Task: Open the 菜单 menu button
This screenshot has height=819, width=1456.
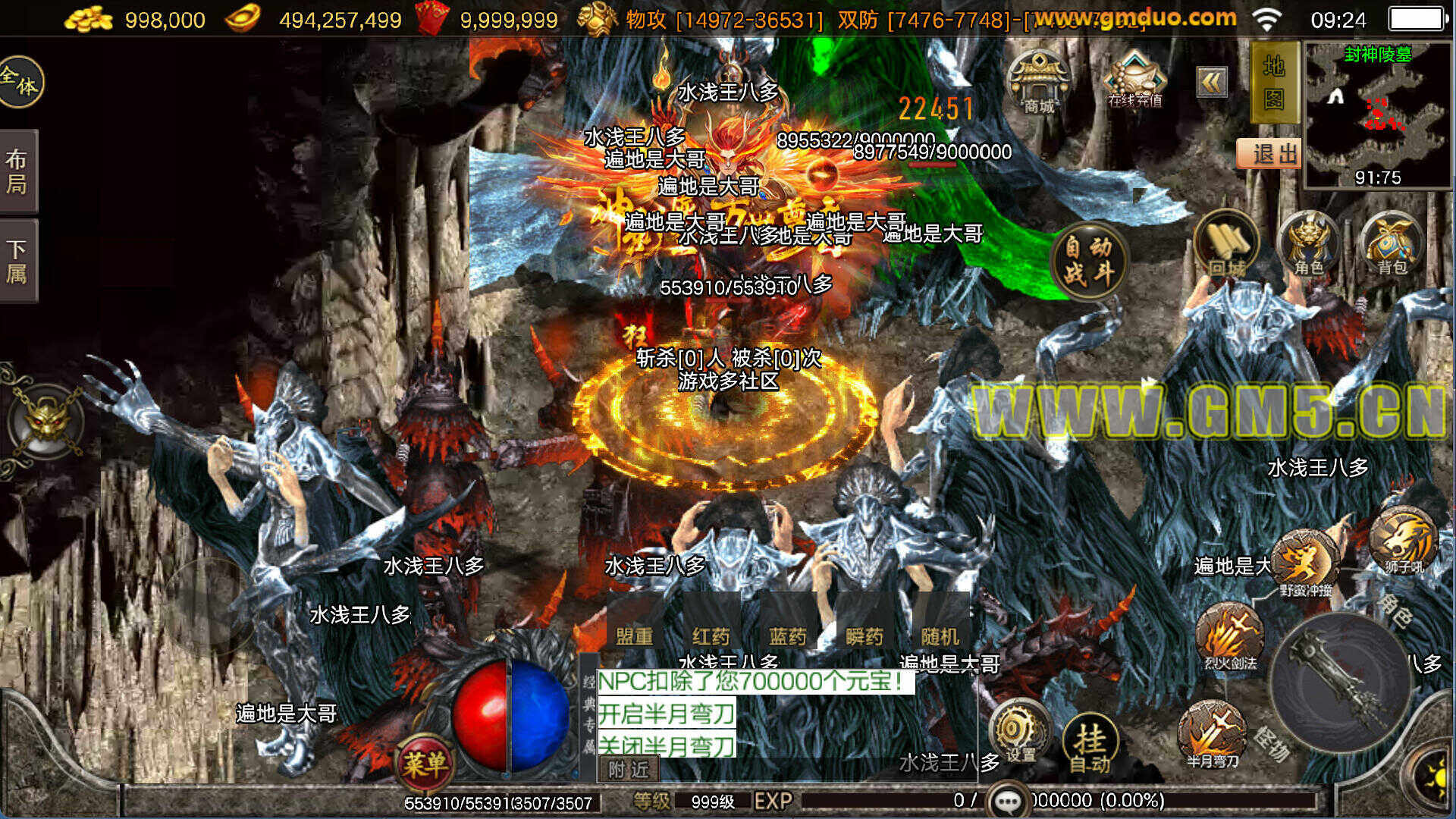Action: pos(425,763)
